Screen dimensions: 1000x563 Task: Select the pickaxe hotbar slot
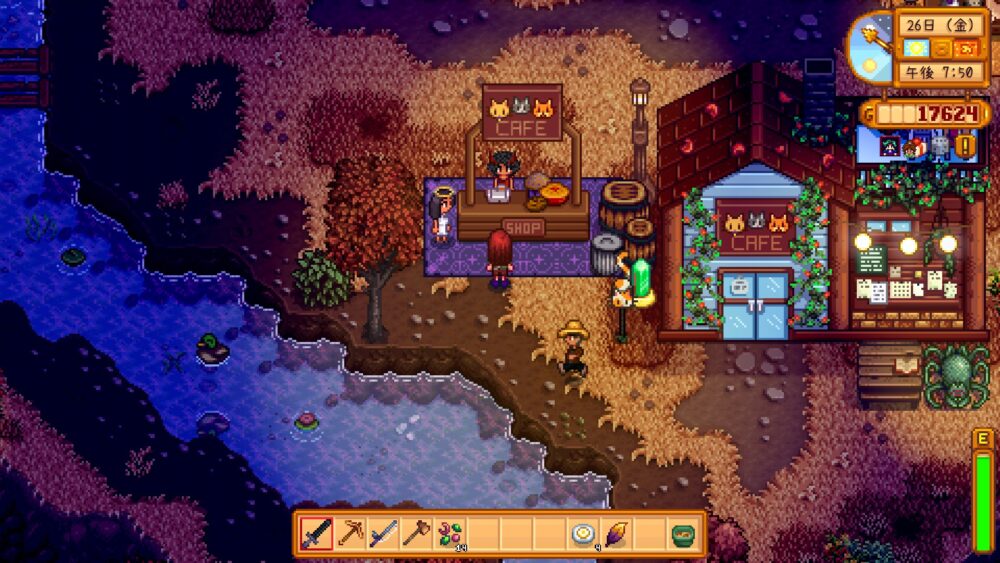click(350, 534)
